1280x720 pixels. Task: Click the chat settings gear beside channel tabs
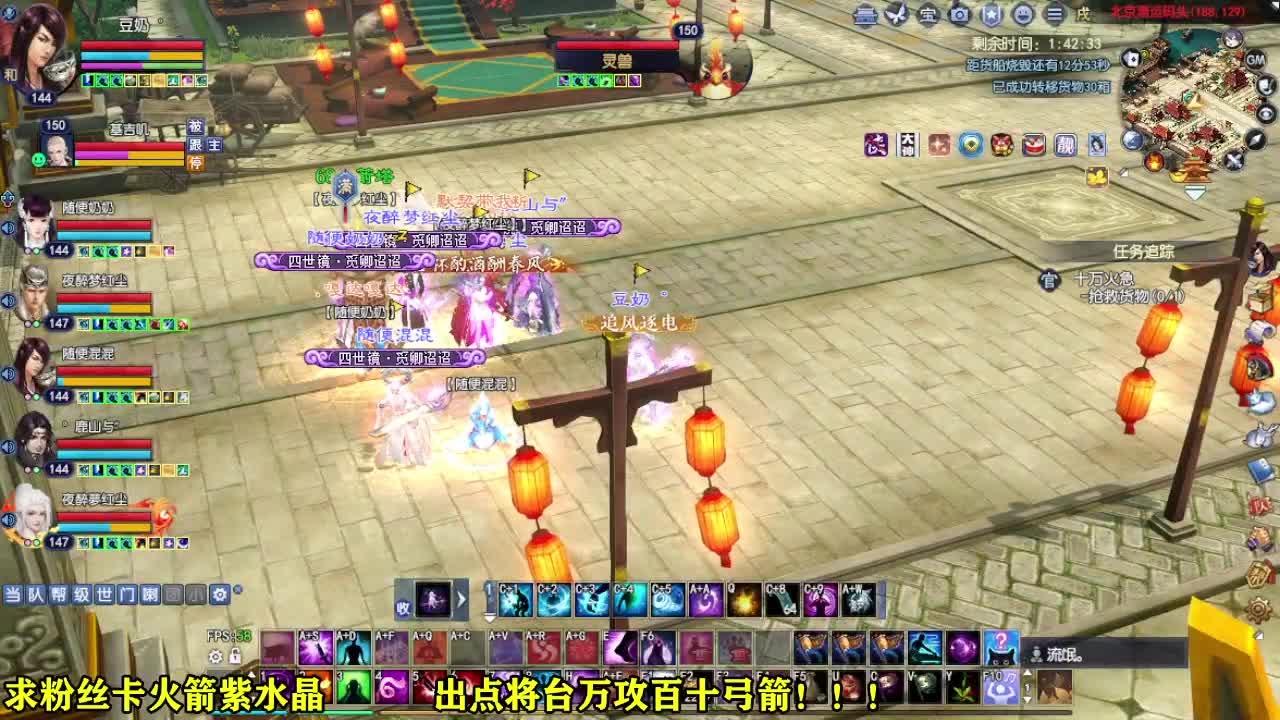[x=218, y=594]
